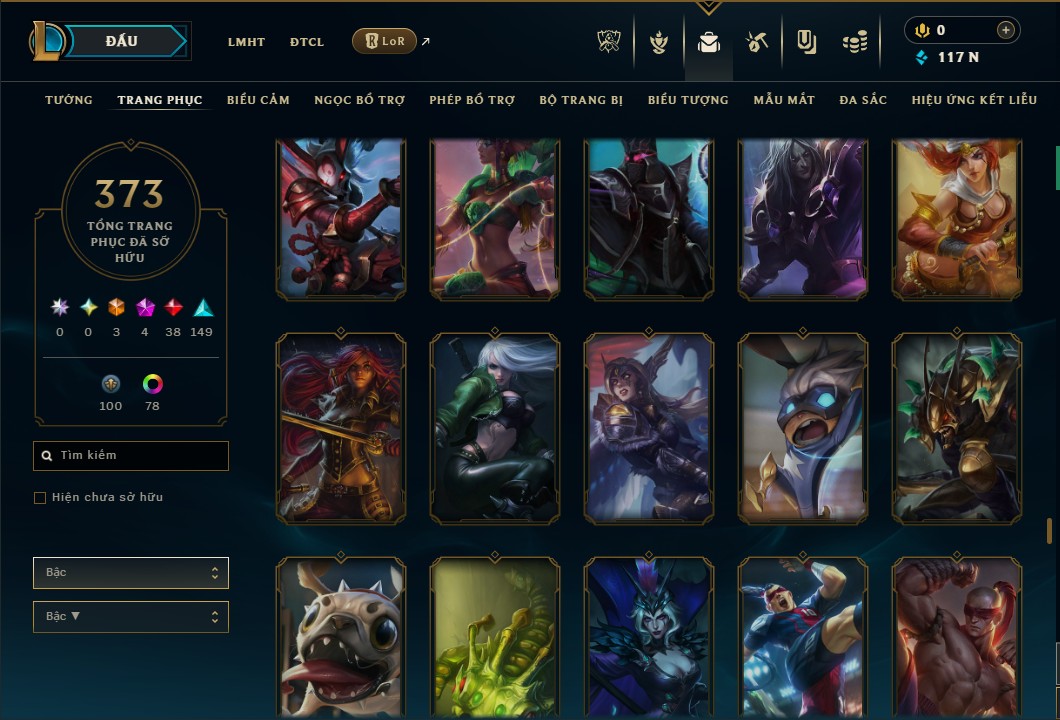Open the loot hammer icon
Image resolution: width=1060 pixels, height=720 pixels.
[757, 42]
